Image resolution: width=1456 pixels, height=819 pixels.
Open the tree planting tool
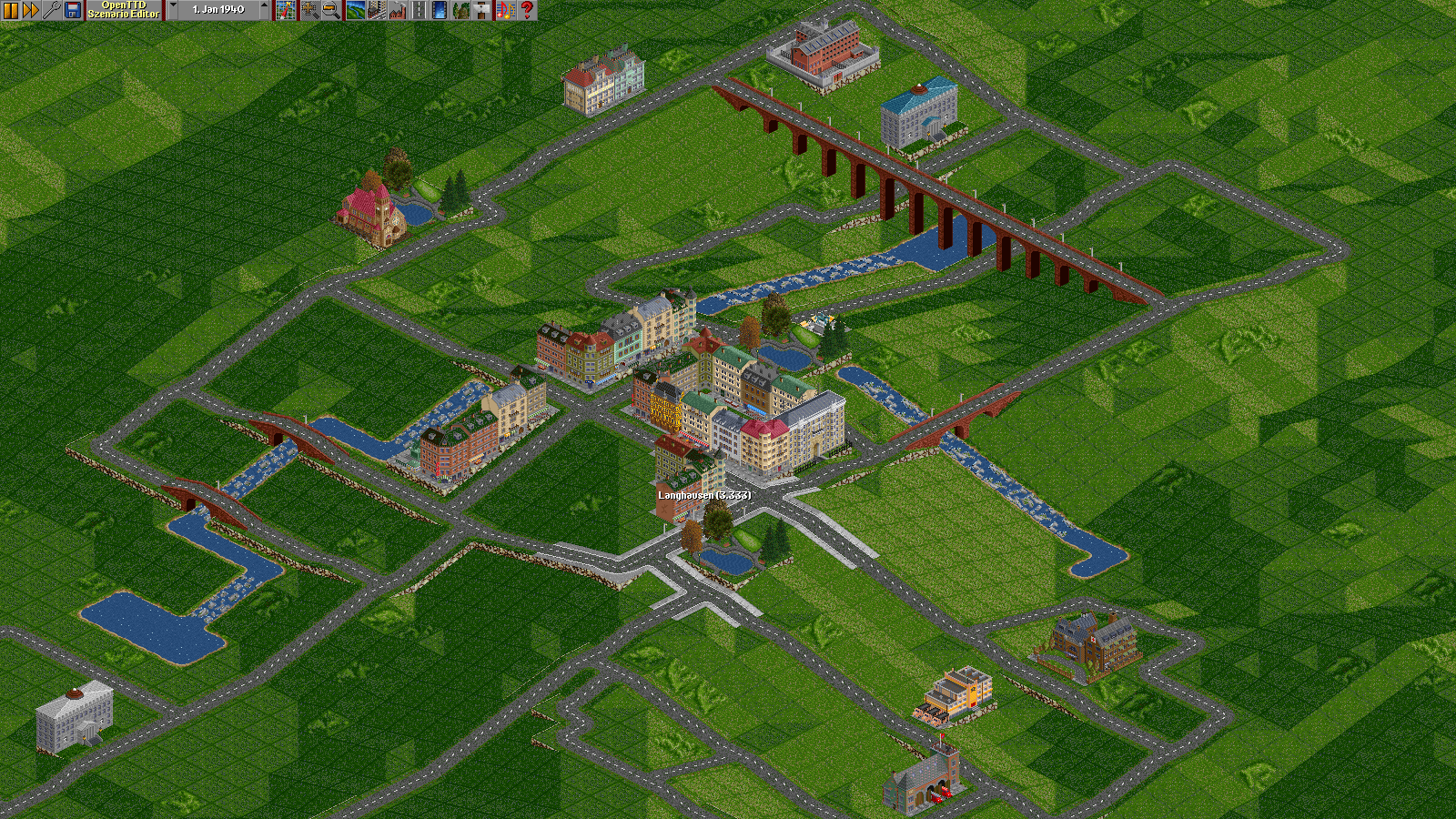[461, 10]
